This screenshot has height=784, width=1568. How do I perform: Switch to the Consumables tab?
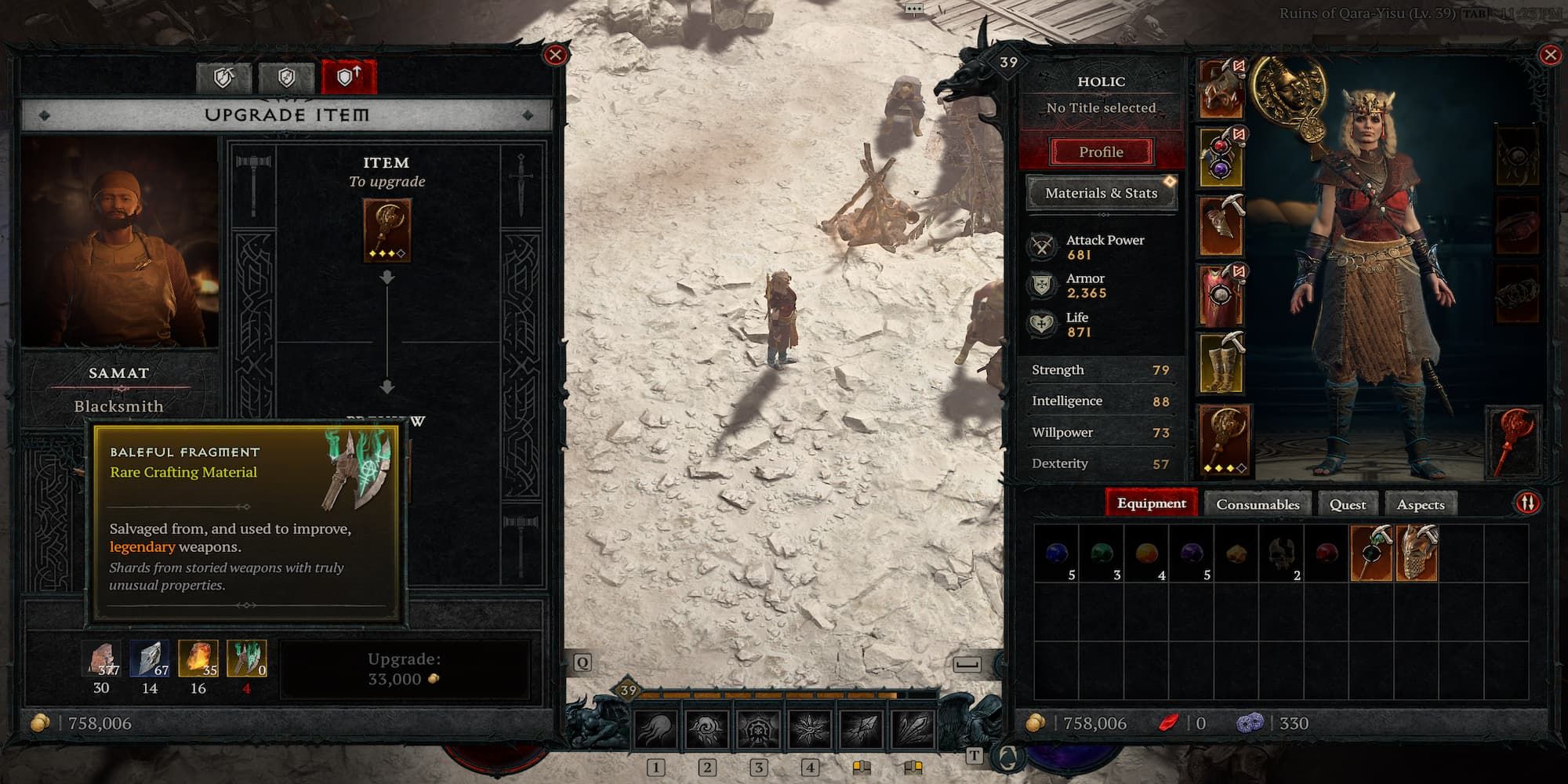[1259, 504]
